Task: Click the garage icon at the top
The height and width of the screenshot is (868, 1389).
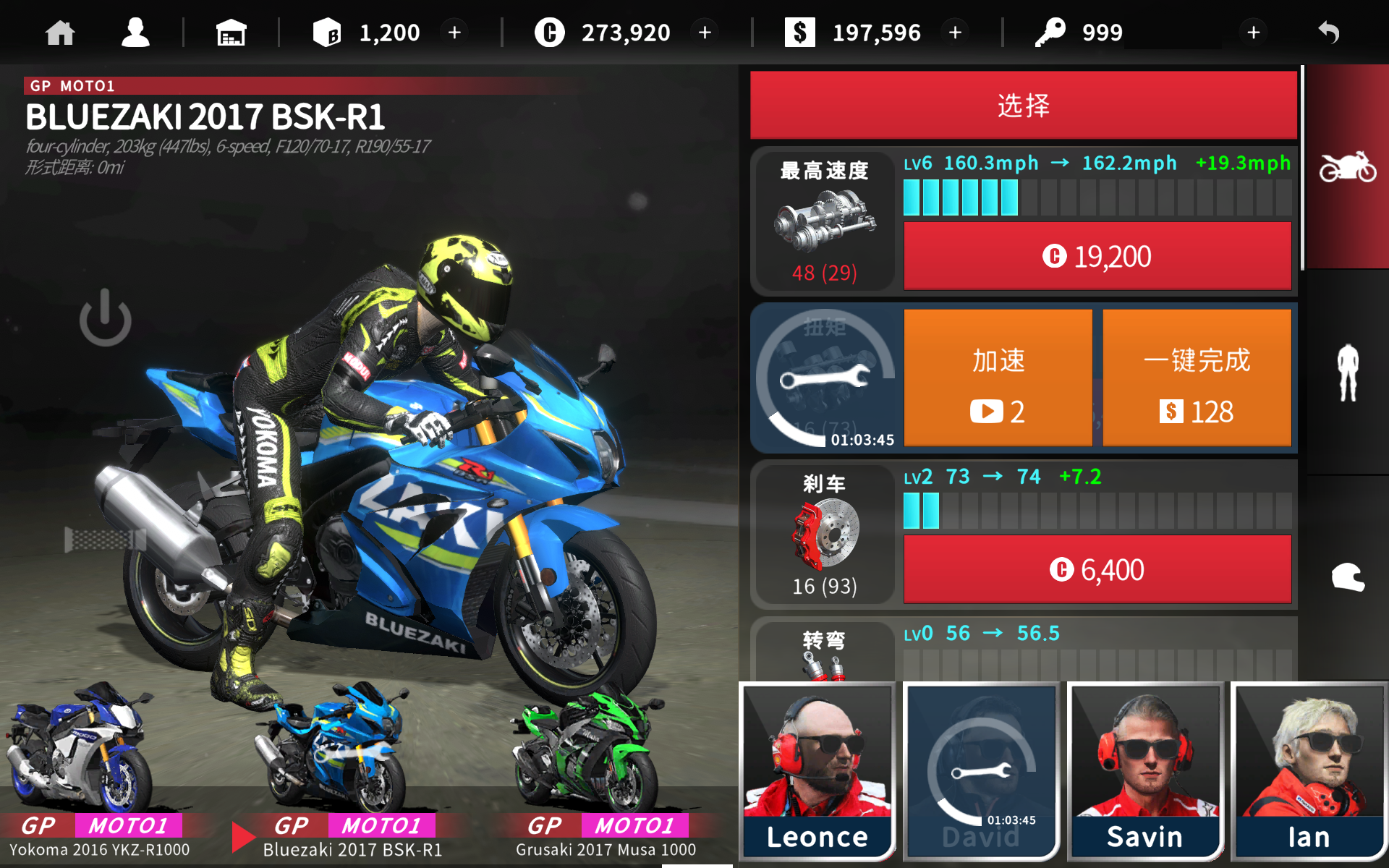Action: (x=231, y=32)
